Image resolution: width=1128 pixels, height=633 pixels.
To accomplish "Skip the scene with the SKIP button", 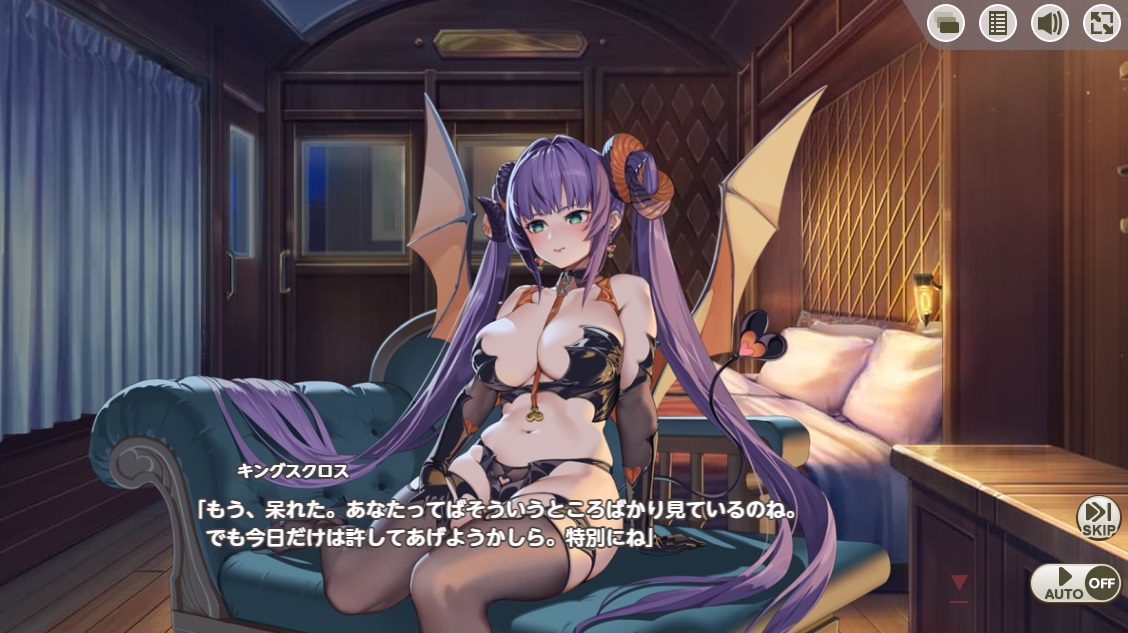I will pyautogui.click(x=1098, y=518).
